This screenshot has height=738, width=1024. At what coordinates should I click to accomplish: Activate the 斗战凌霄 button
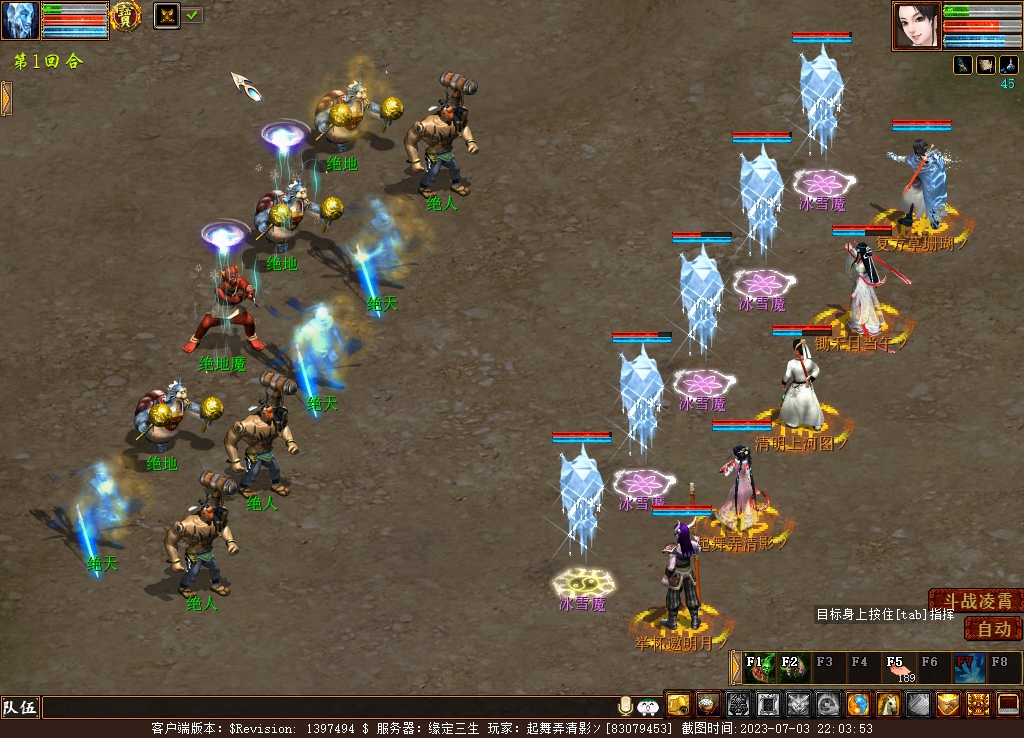pos(976,601)
